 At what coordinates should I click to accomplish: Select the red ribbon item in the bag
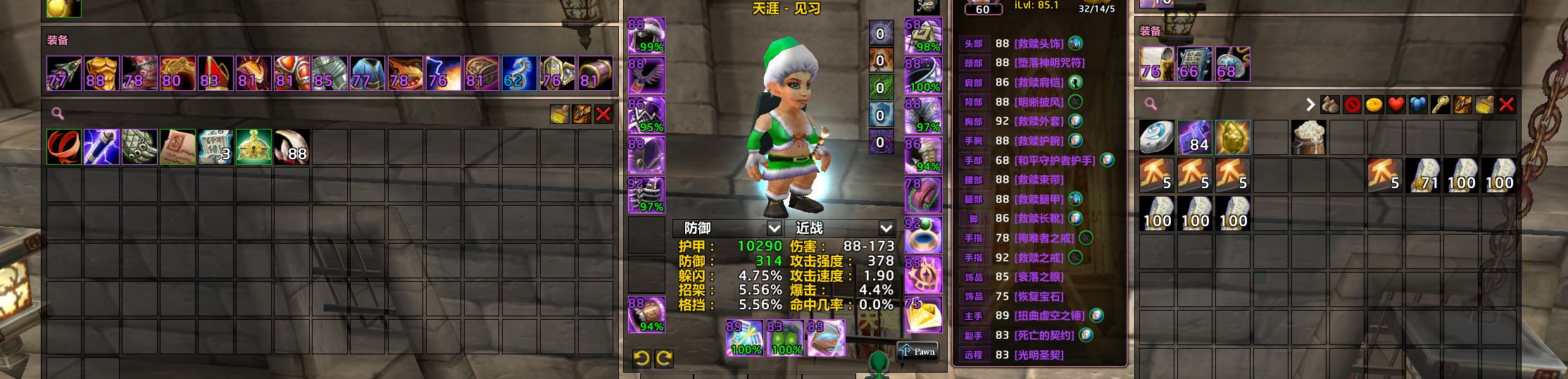[64, 147]
